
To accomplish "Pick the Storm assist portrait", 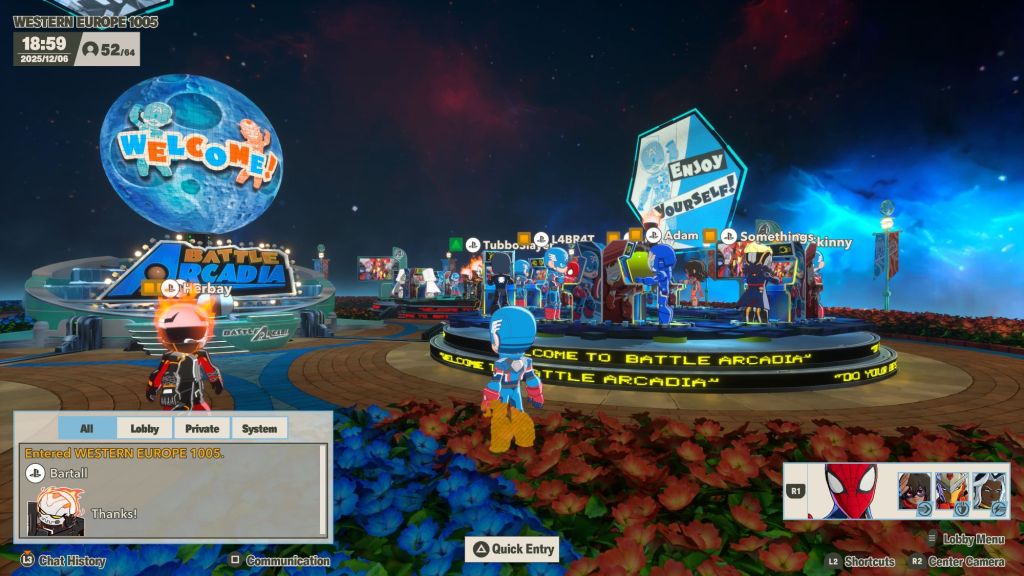I will pos(990,491).
